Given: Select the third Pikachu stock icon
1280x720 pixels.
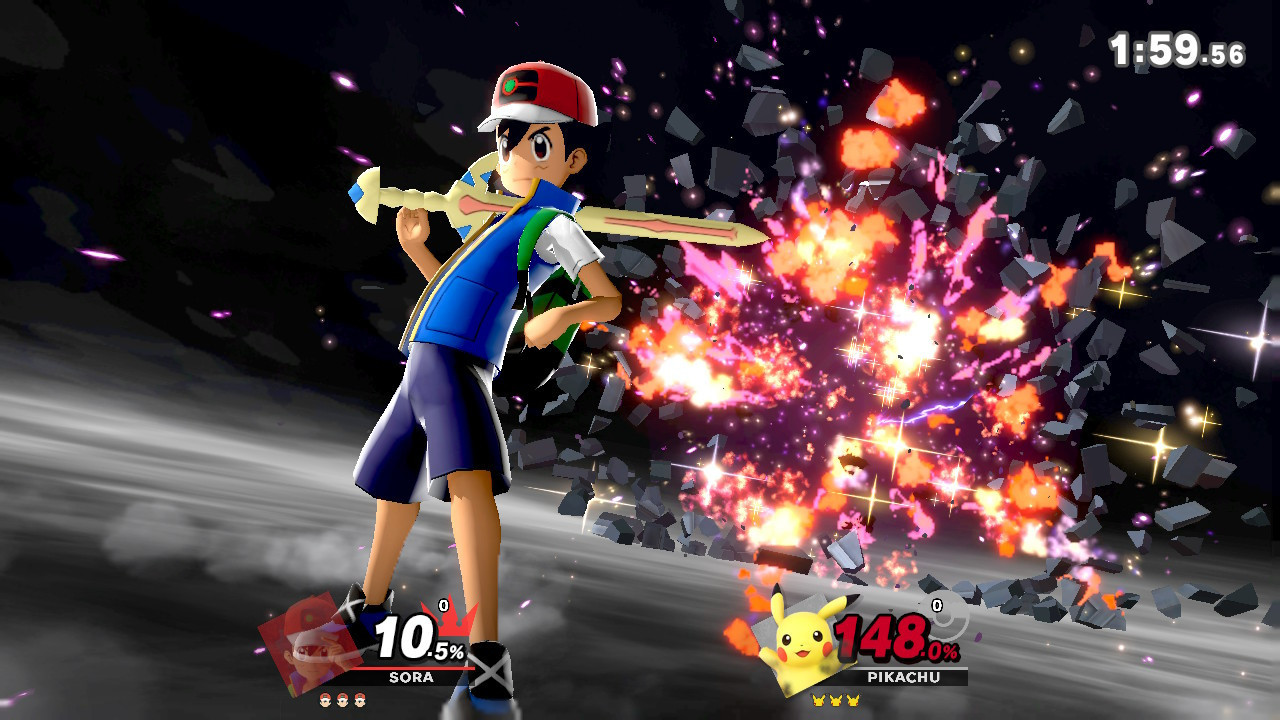Looking at the screenshot, I should [851, 700].
